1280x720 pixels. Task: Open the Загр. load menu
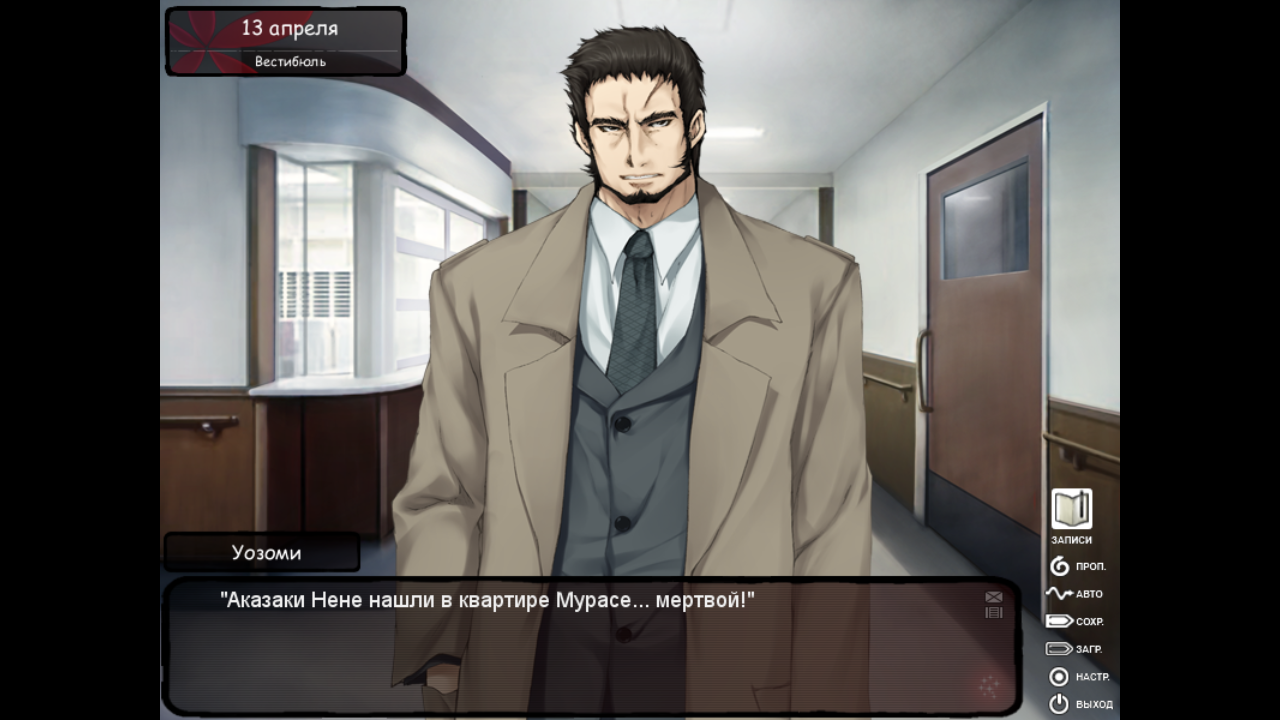point(1075,649)
